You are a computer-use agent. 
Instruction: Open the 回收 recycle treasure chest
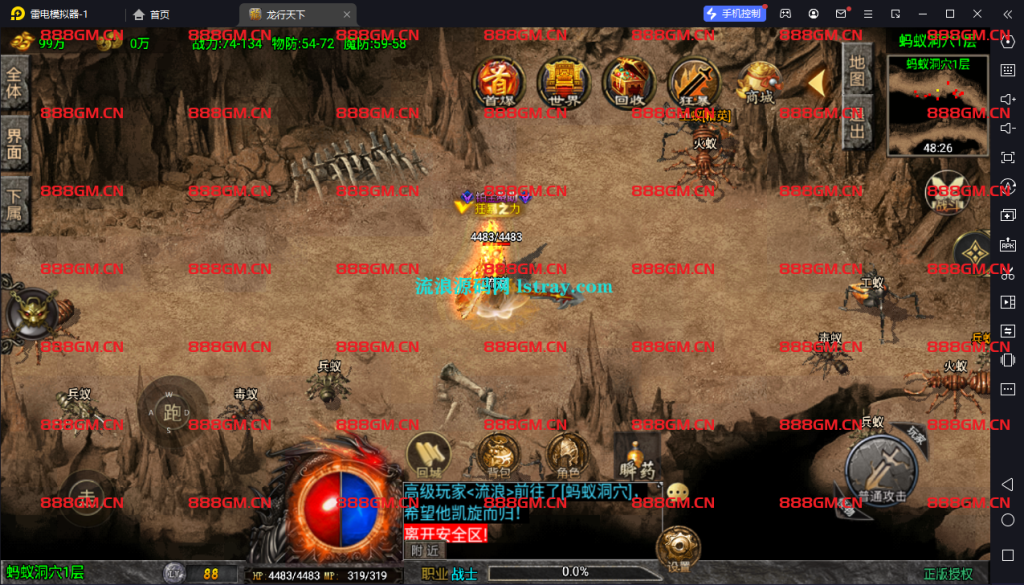(629, 81)
